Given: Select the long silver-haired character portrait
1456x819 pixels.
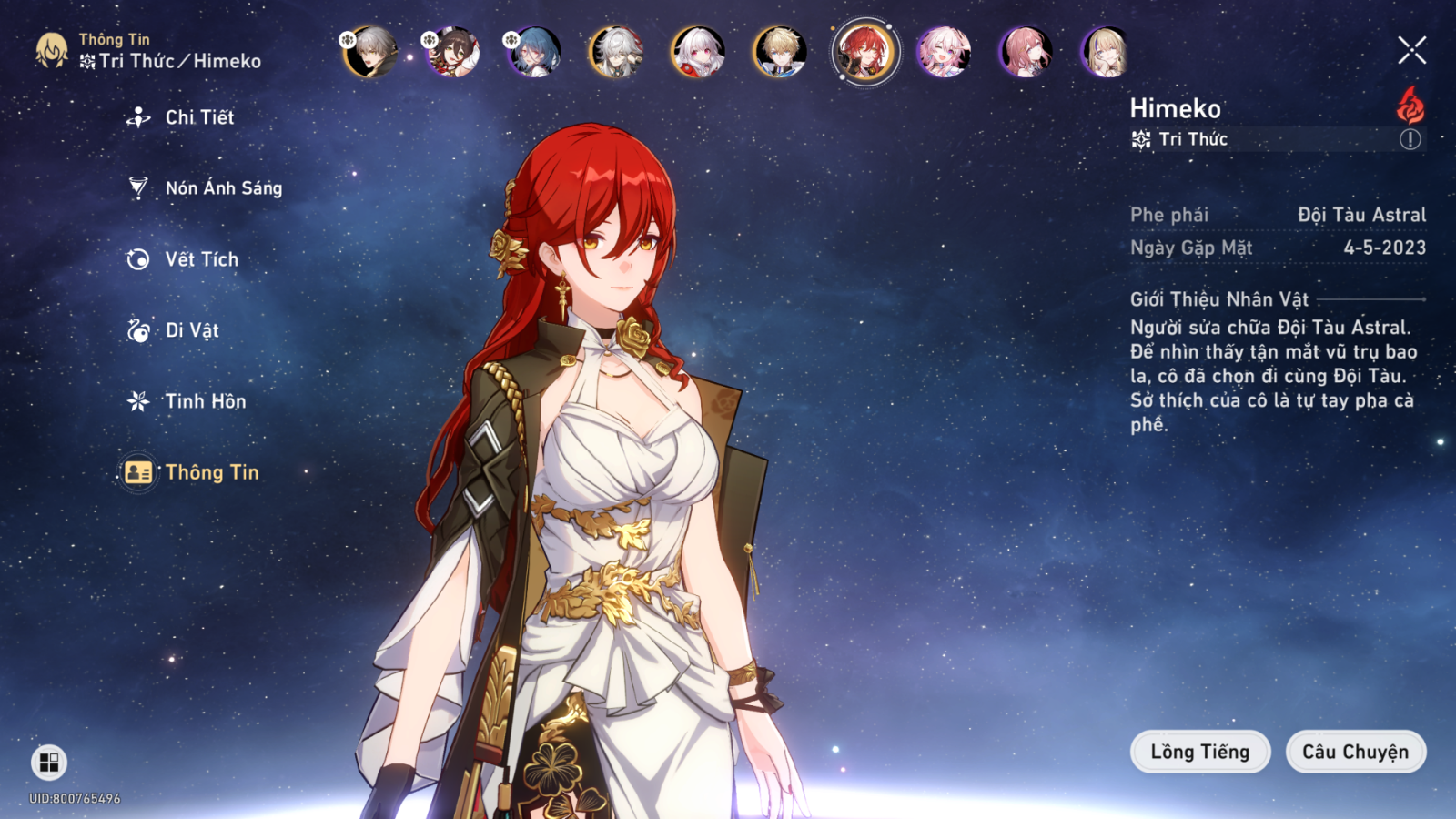Looking at the screenshot, I should pyautogui.click(x=616, y=52).
